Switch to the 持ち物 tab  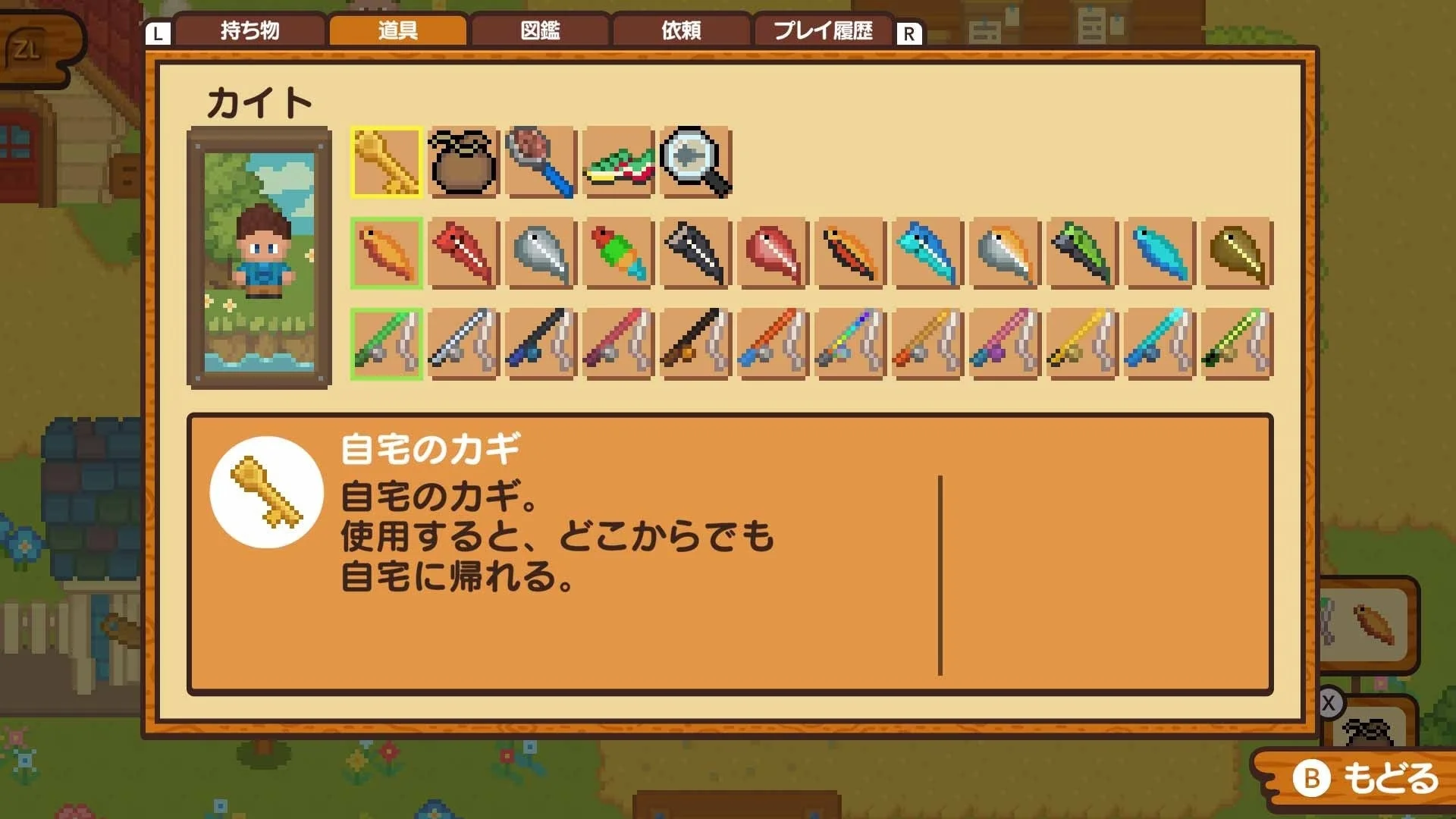[250, 31]
